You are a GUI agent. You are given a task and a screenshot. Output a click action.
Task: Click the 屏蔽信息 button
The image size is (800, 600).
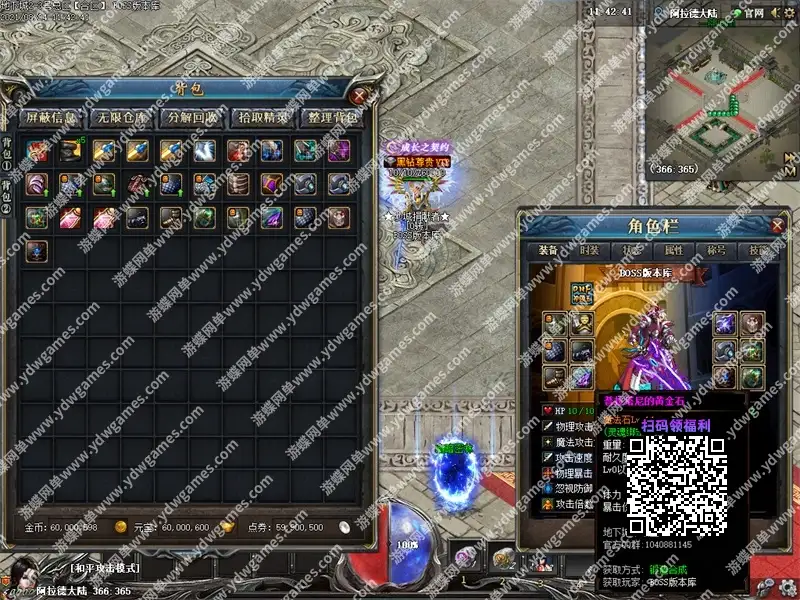[x=52, y=118]
